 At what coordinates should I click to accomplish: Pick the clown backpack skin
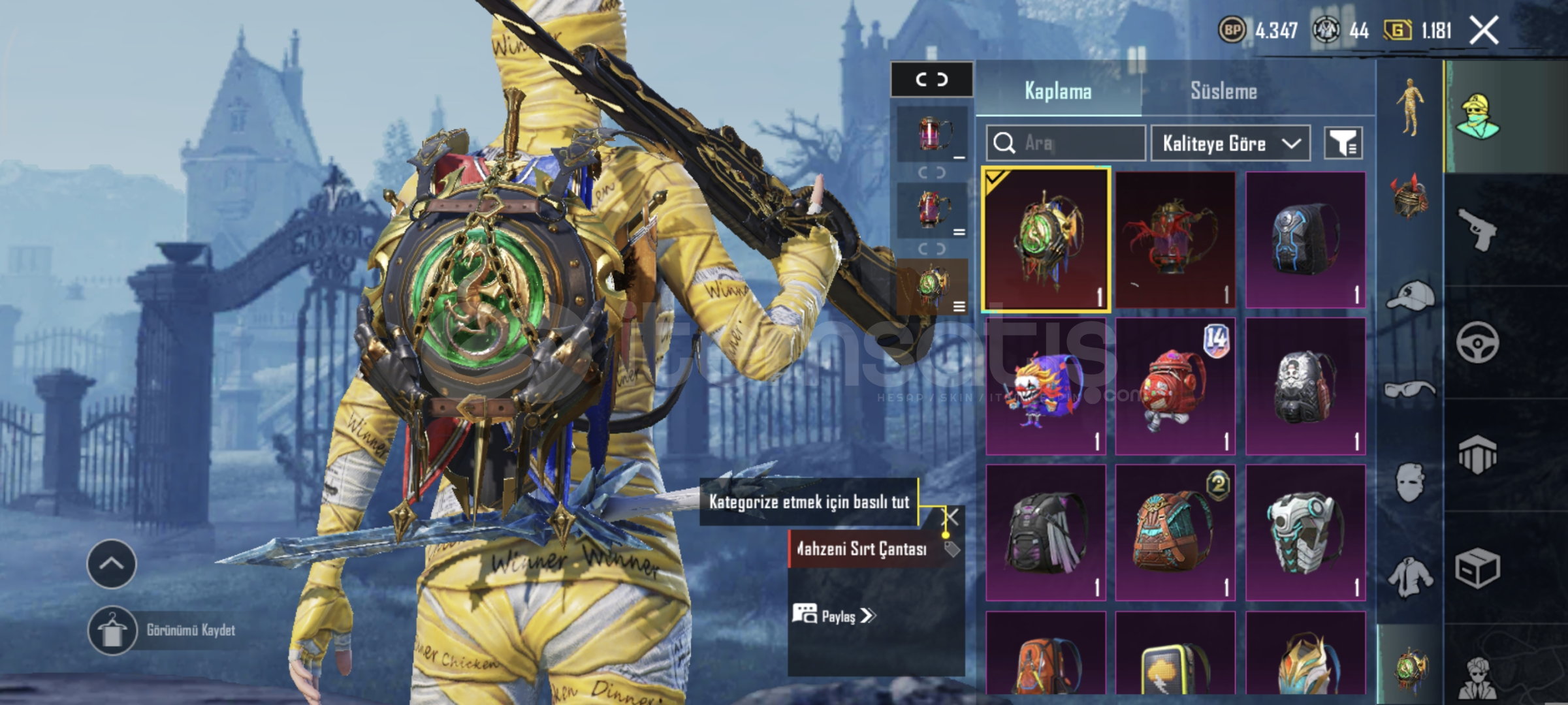(1046, 386)
